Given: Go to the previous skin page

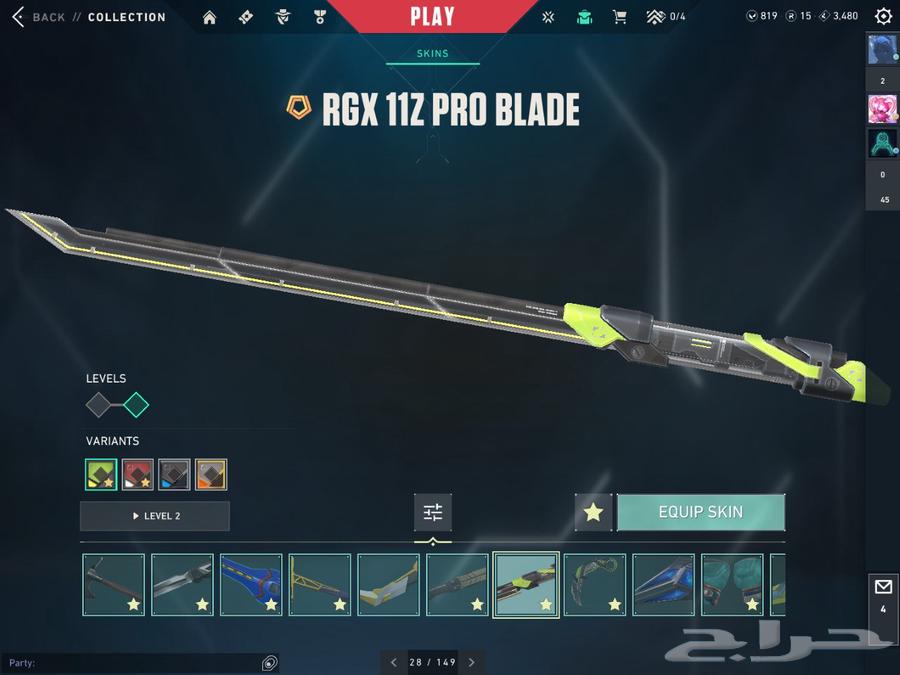Looking at the screenshot, I should pos(394,662).
